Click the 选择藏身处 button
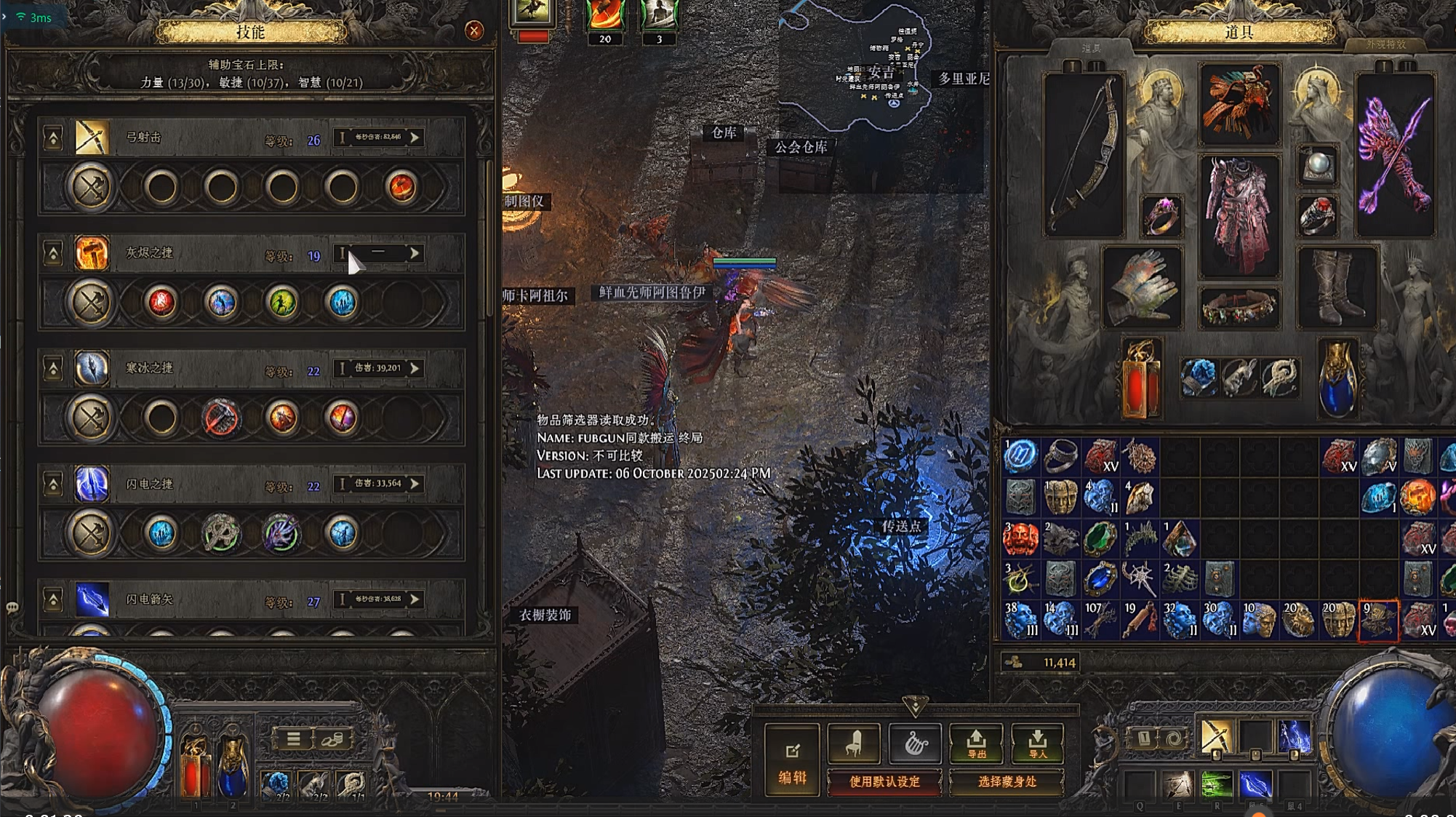The image size is (1456, 817). 1007,782
